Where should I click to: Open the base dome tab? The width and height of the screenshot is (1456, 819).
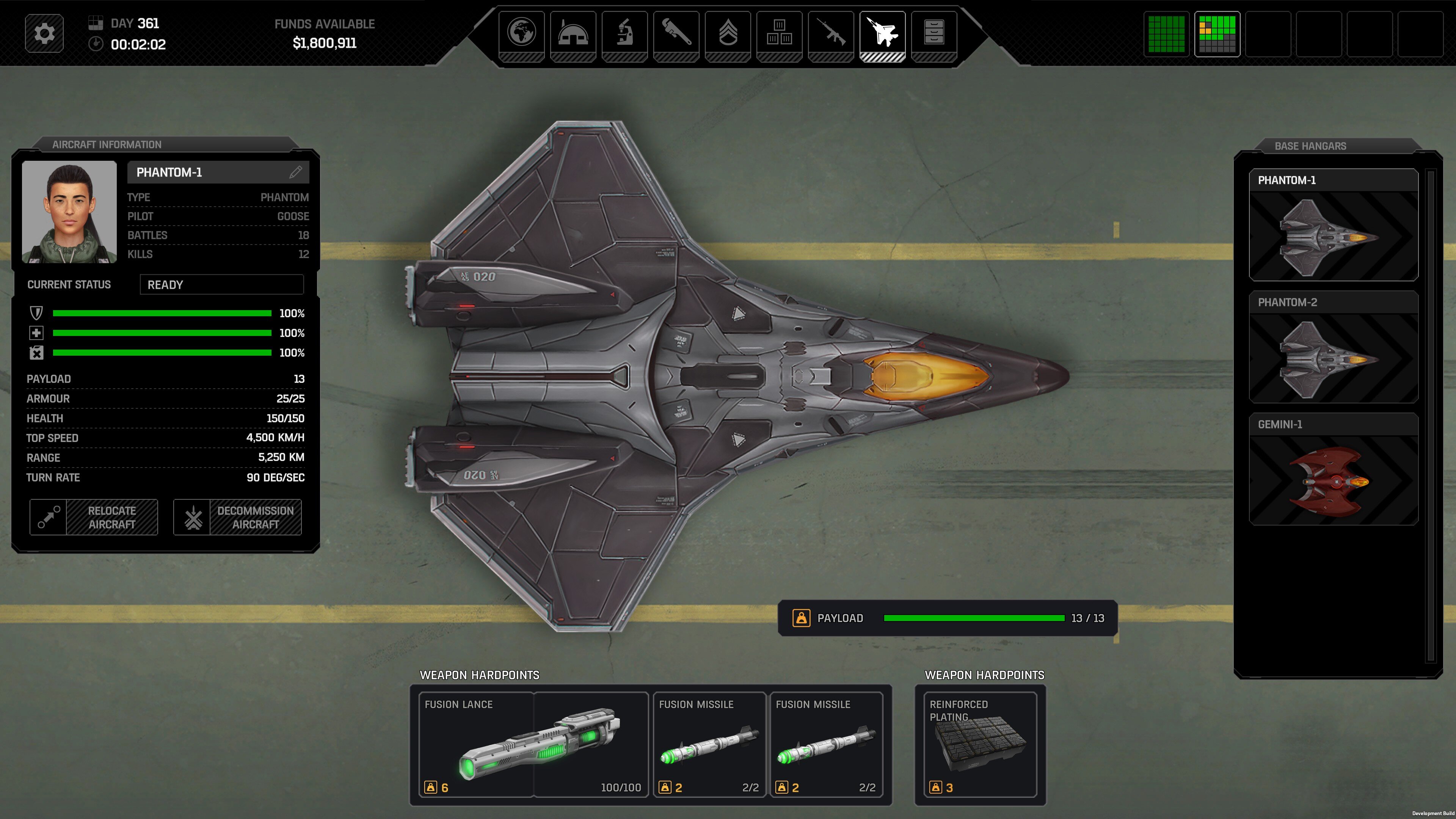coord(573,33)
